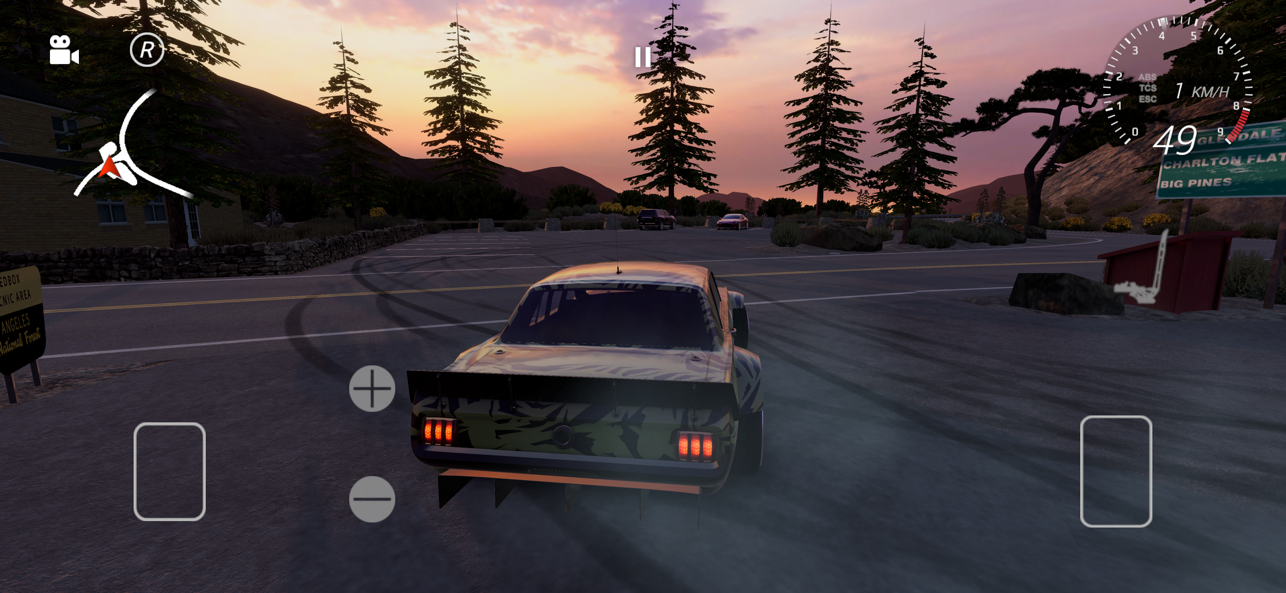Tap the circled R reset button
This screenshot has width=1286, height=593.
(147, 49)
